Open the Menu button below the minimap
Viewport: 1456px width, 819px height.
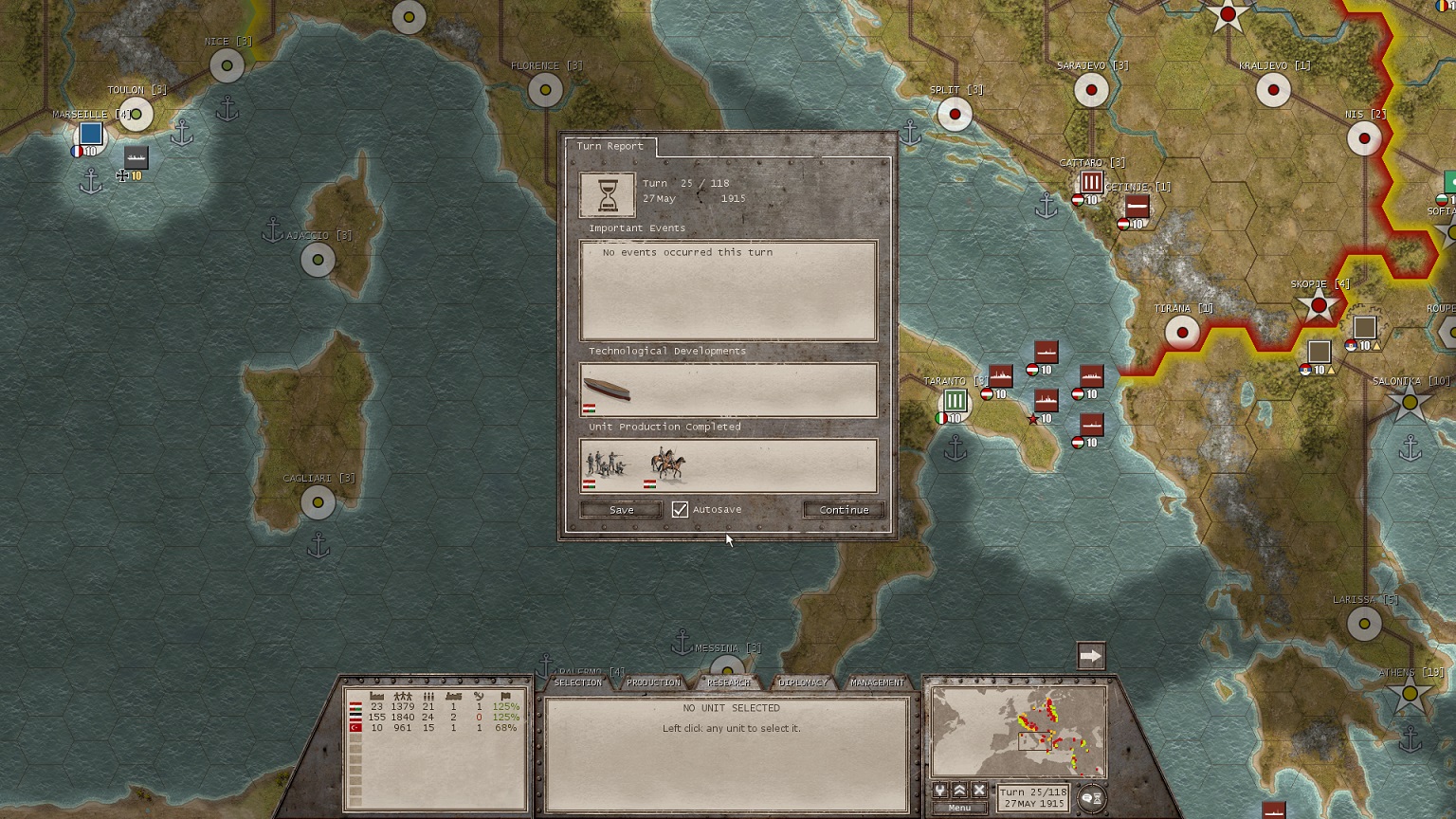[x=959, y=808]
